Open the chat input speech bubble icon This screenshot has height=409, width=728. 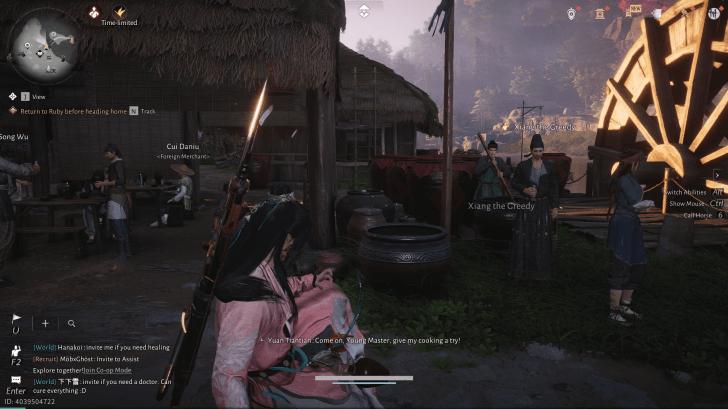coord(15,381)
